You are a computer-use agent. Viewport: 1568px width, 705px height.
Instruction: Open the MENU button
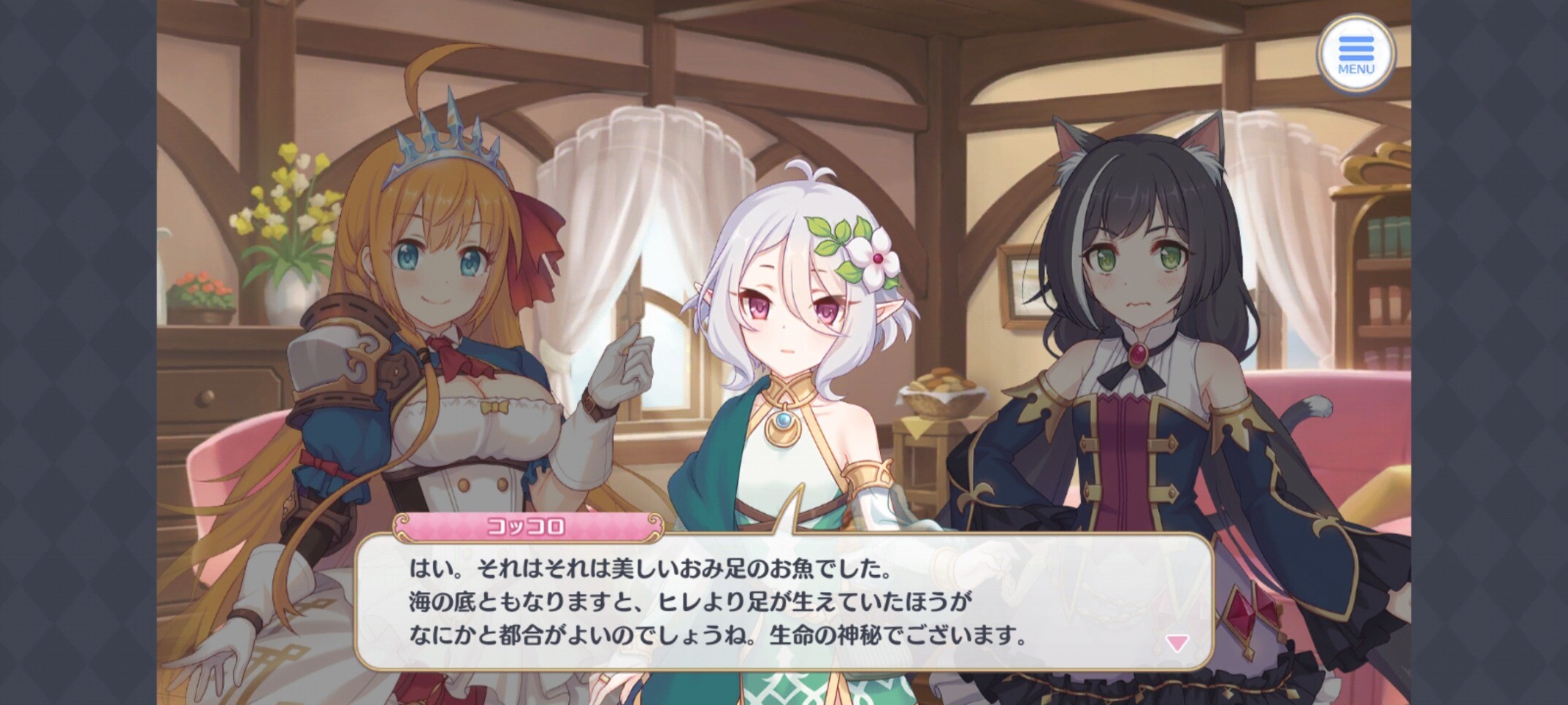pyautogui.click(x=1355, y=55)
